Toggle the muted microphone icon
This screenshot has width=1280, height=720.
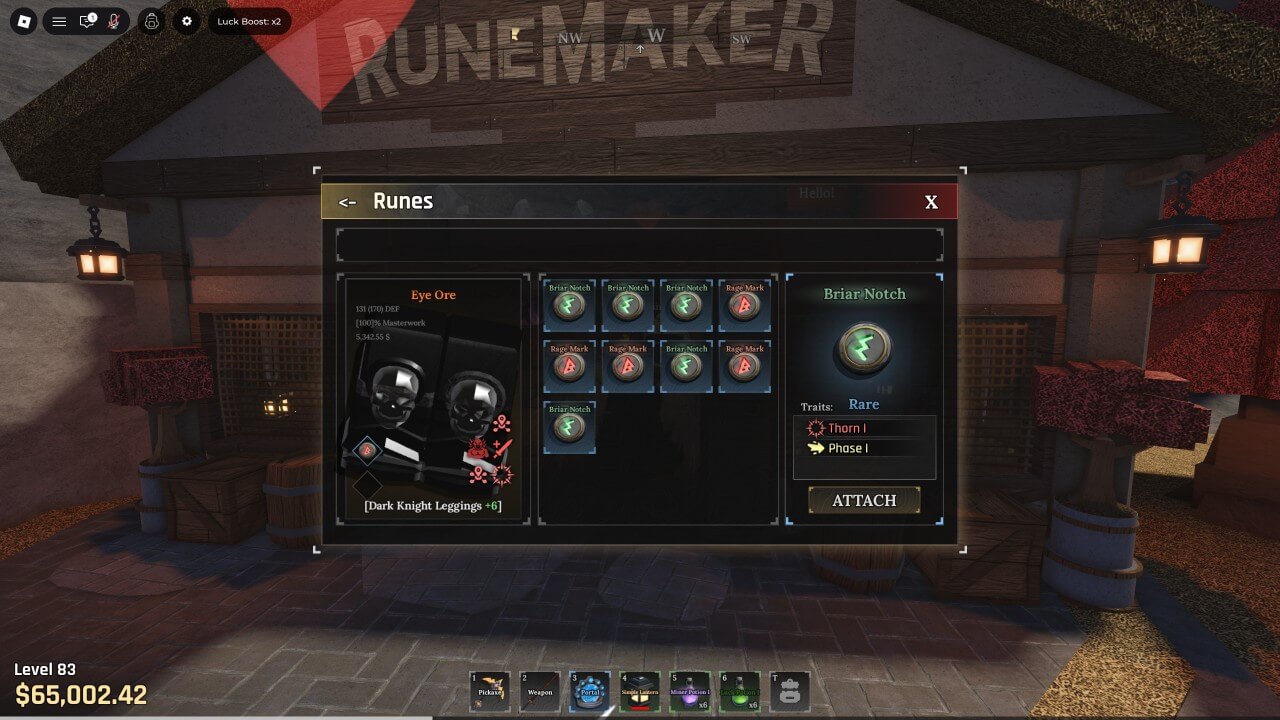pos(114,21)
